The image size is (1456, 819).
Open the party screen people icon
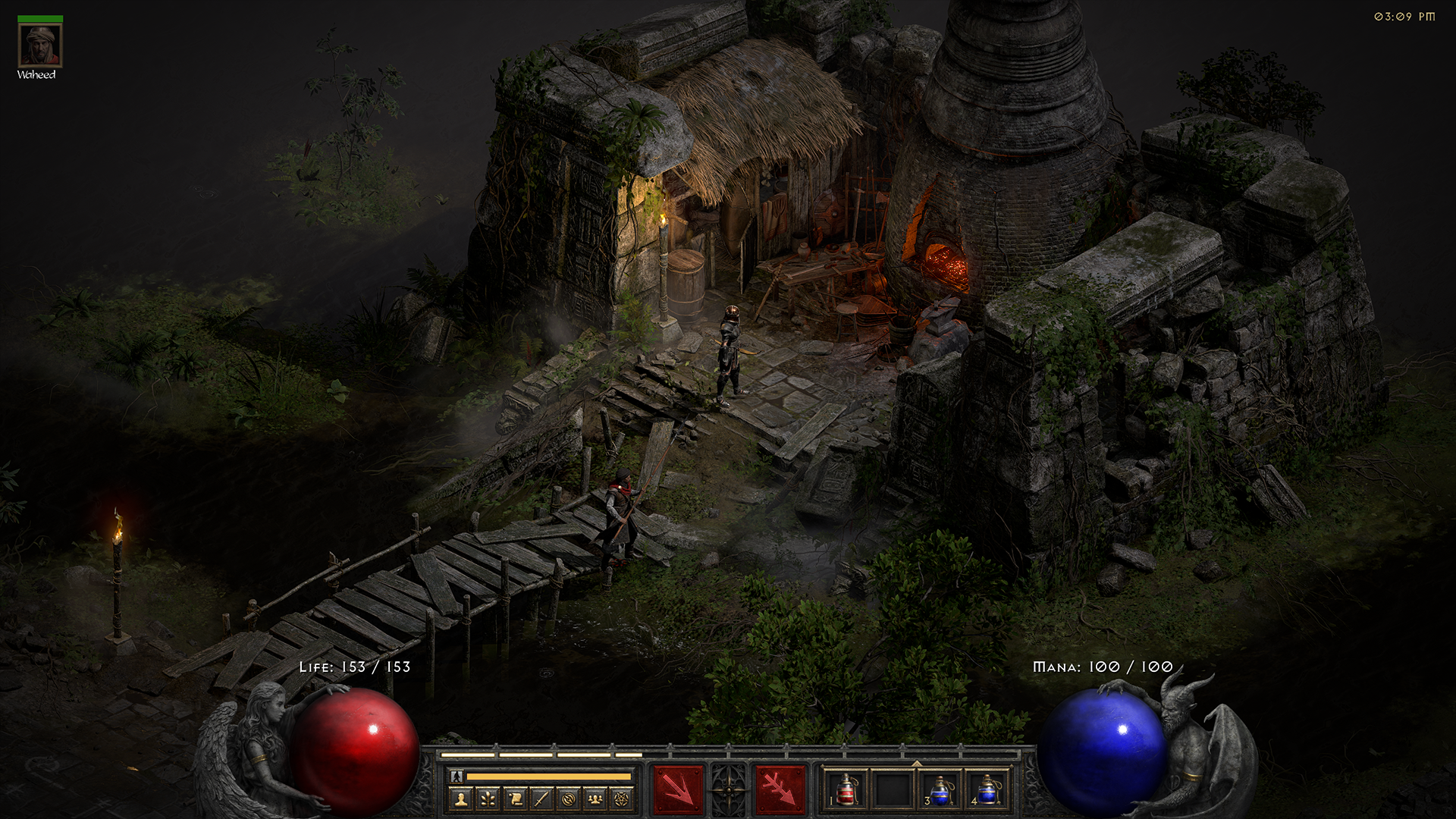[x=595, y=799]
